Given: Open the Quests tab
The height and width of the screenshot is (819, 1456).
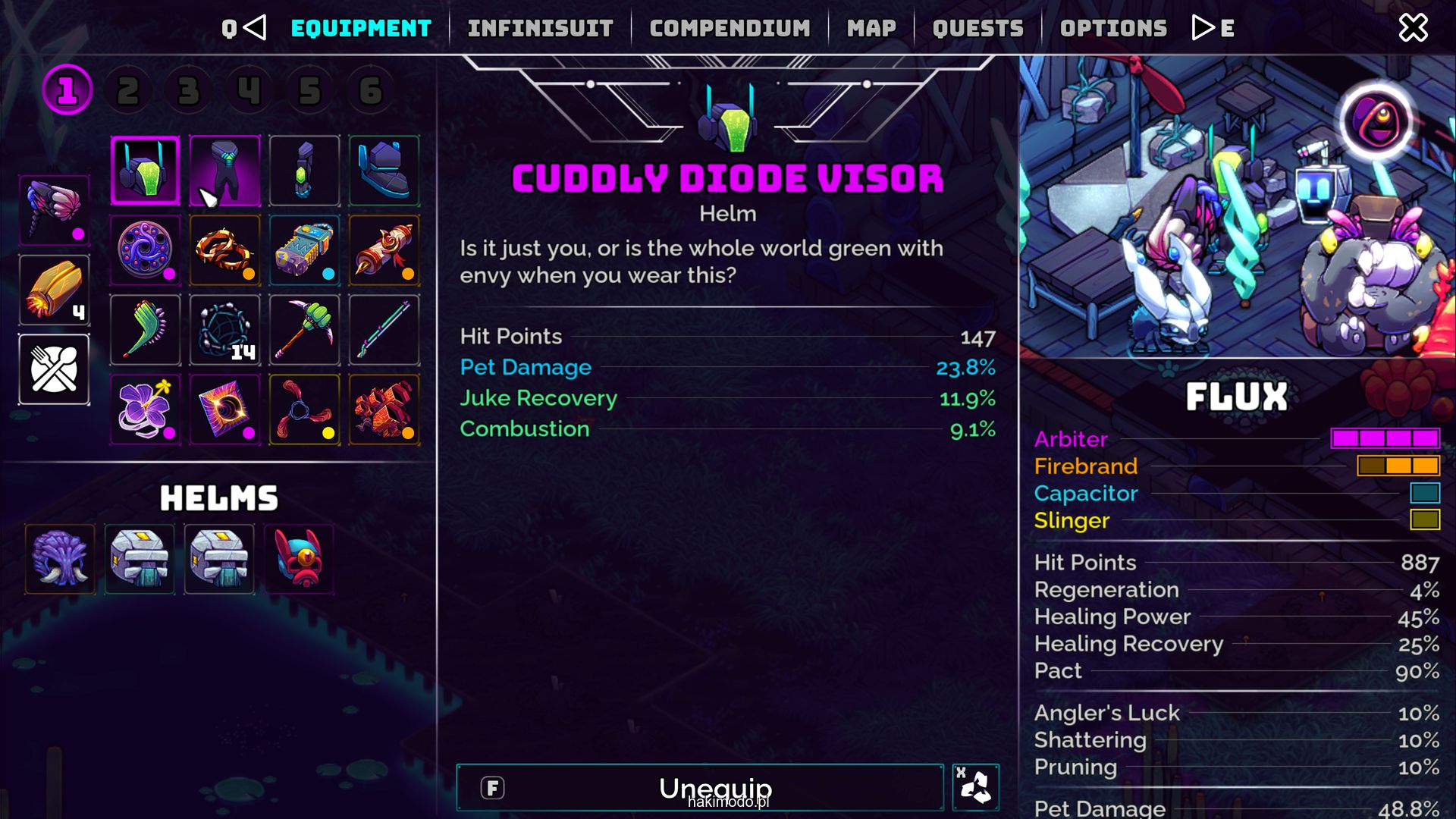Looking at the screenshot, I should 977,28.
